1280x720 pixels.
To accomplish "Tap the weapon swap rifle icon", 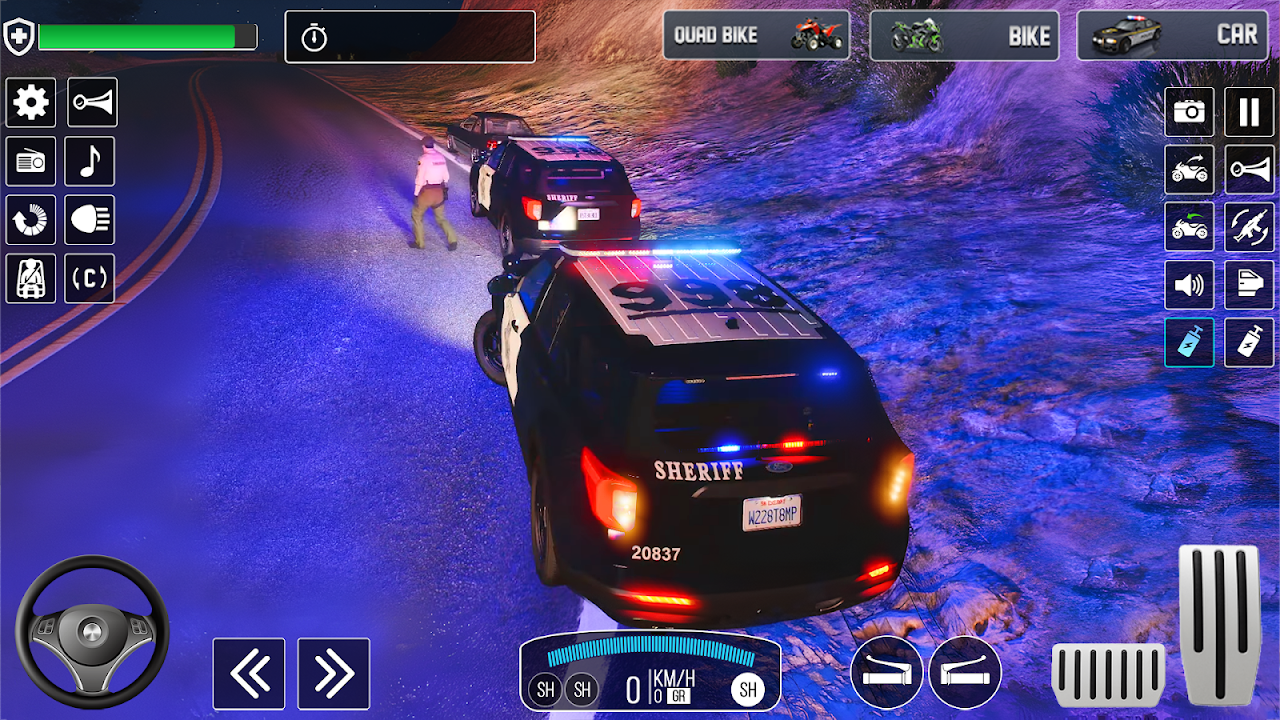I will (x=1249, y=227).
